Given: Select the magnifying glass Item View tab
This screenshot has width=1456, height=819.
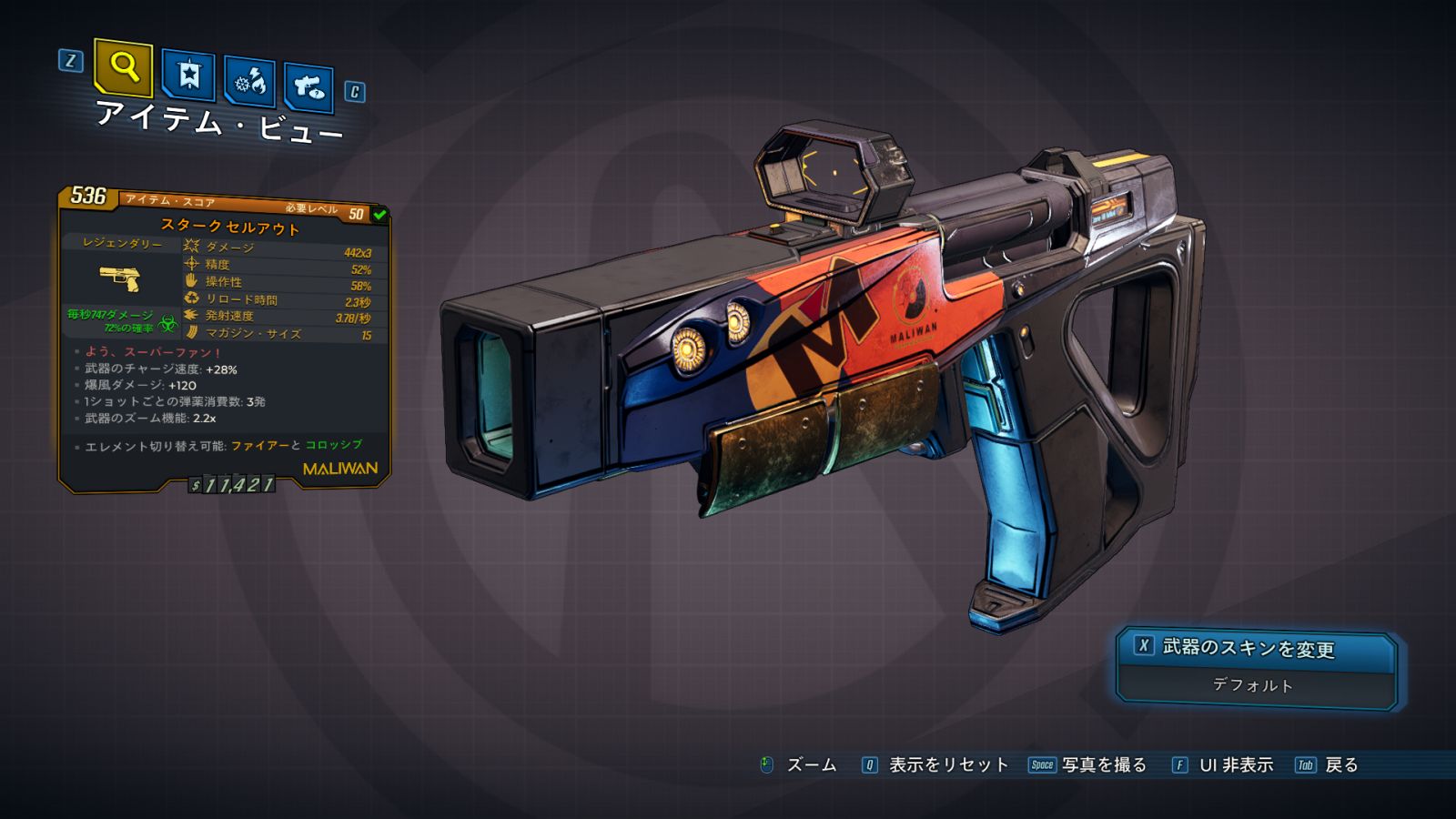Looking at the screenshot, I should coord(123,67).
